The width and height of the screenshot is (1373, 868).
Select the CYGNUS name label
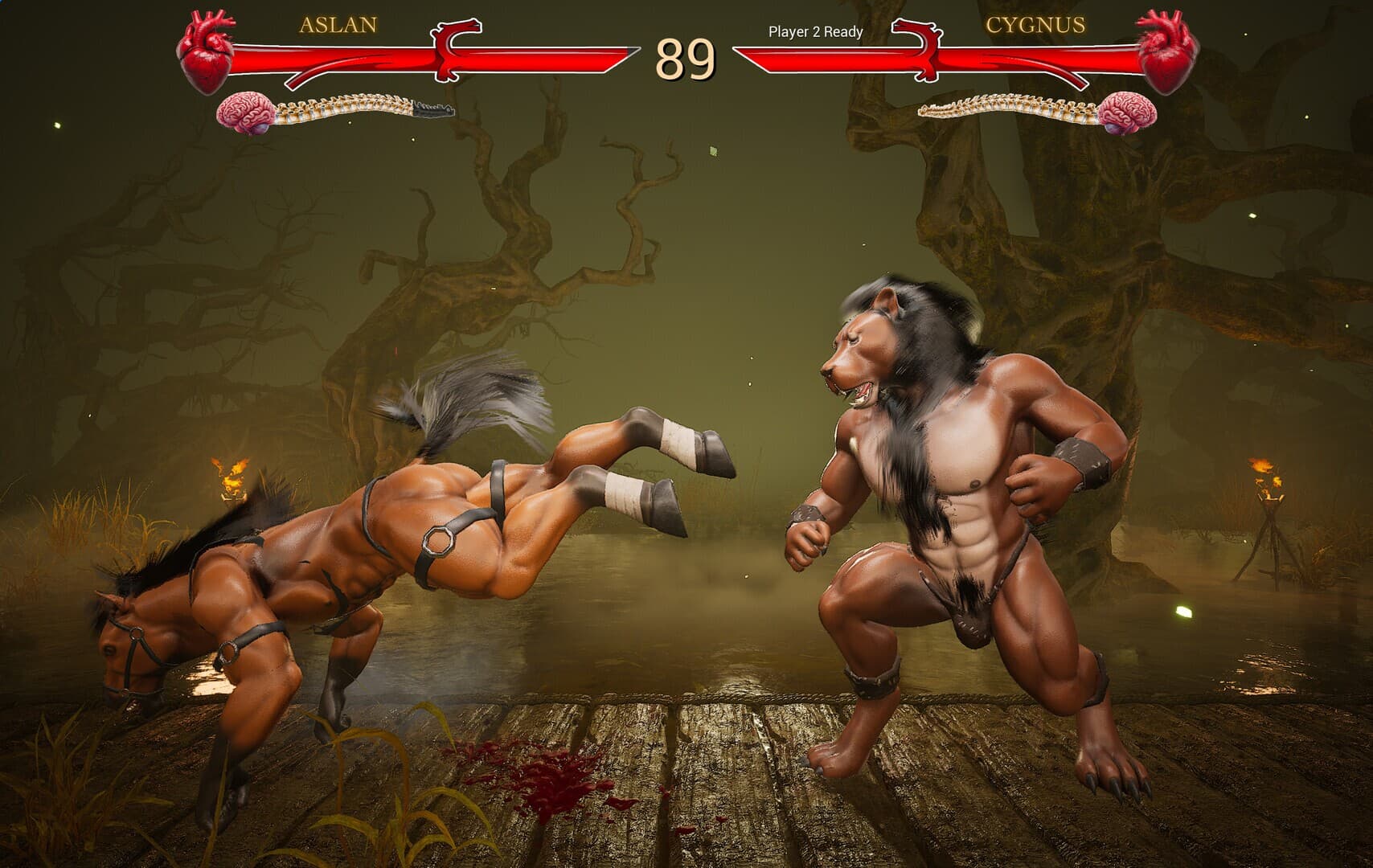[1034, 25]
